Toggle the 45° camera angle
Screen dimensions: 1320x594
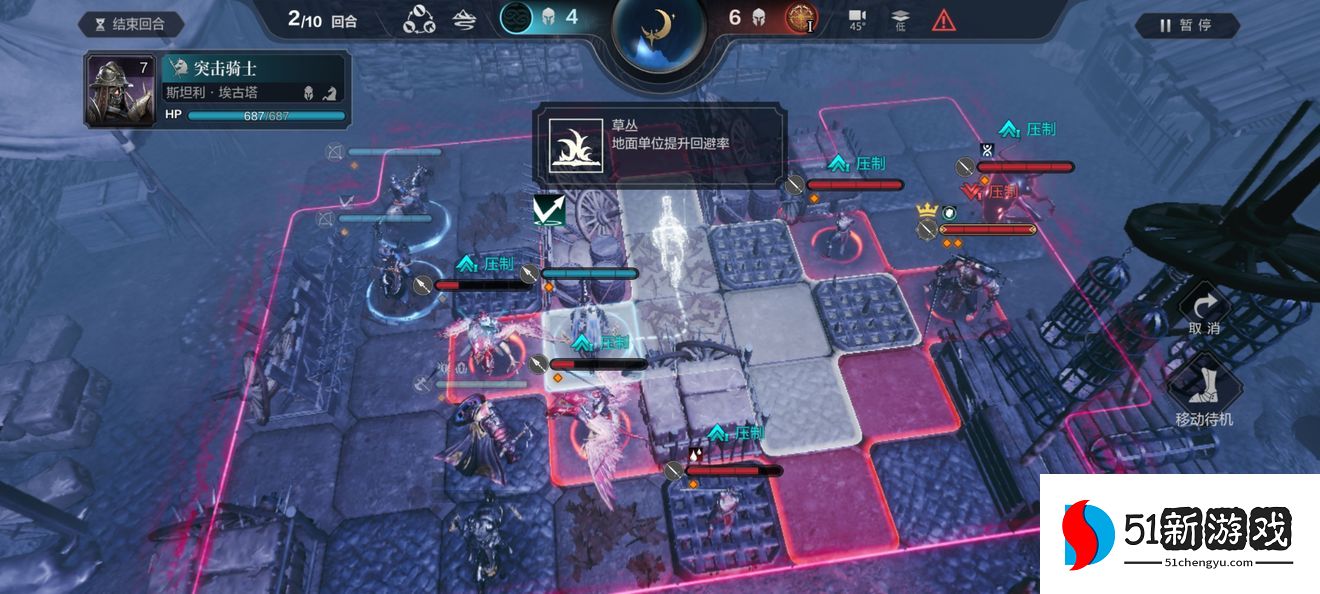(x=857, y=19)
